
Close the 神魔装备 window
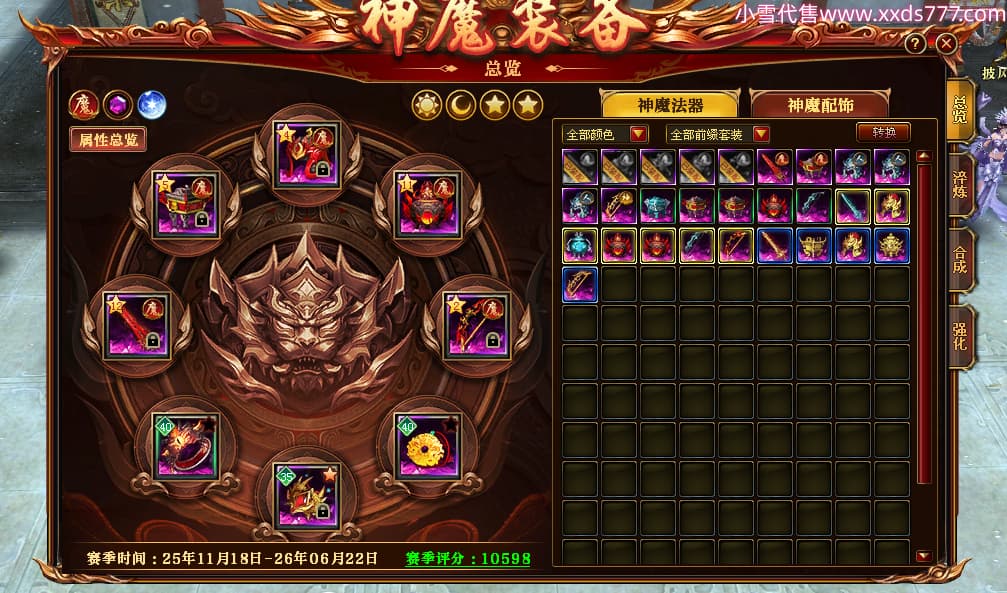click(946, 44)
